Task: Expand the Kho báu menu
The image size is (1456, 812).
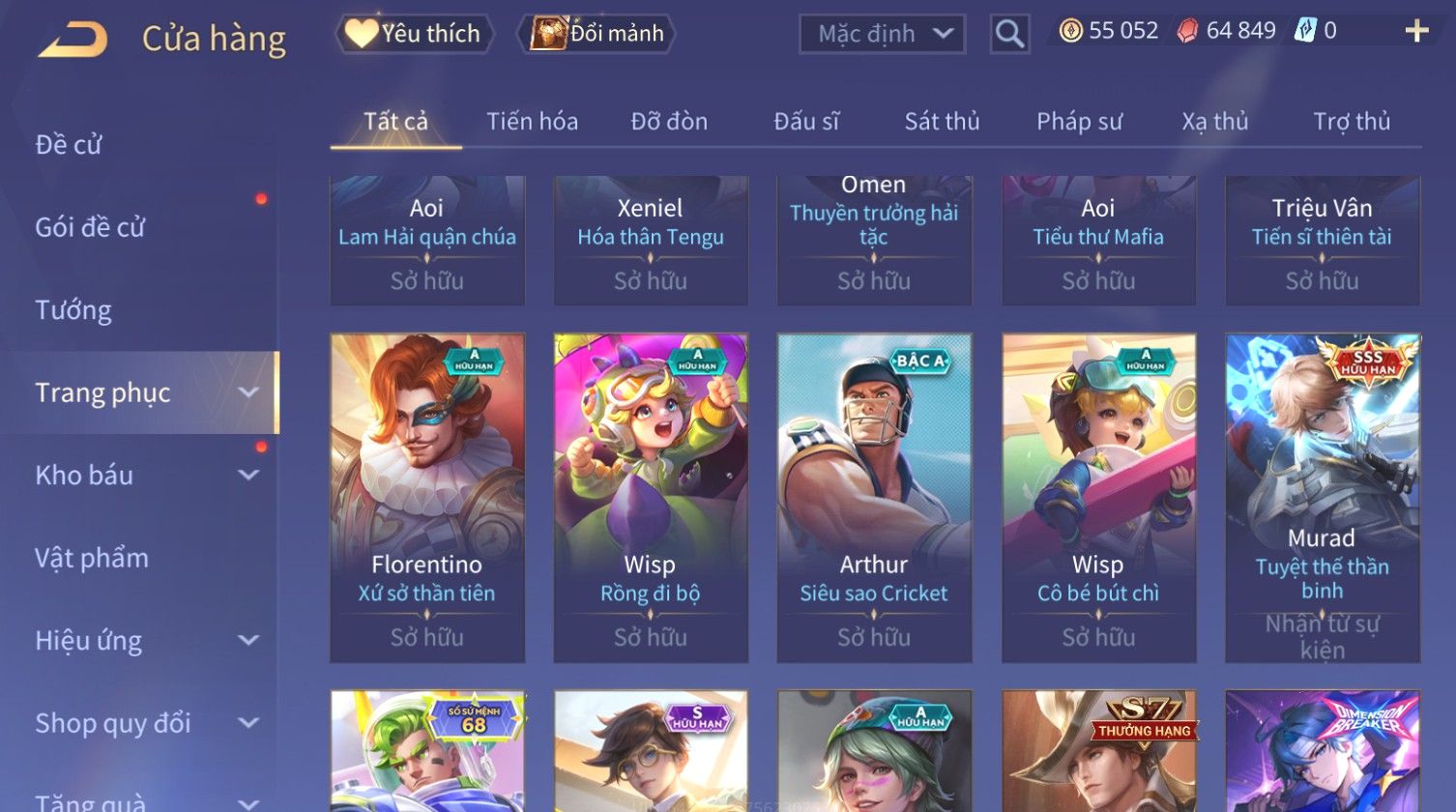Action: click(x=145, y=476)
